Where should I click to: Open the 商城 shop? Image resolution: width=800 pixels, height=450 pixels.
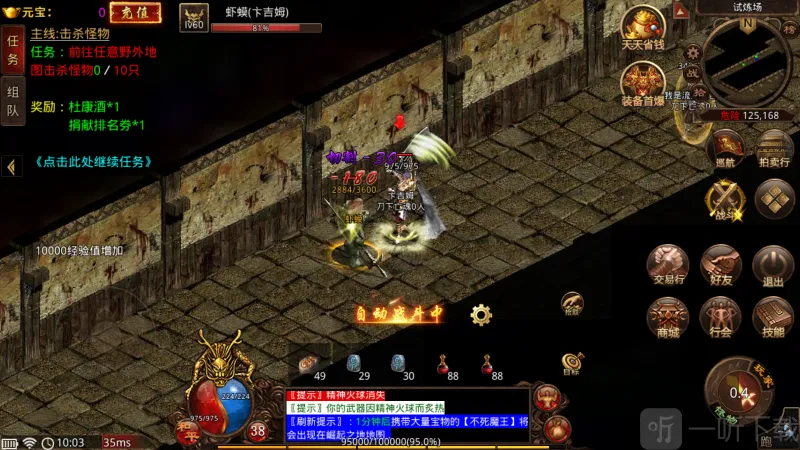(x=667, y=318)
